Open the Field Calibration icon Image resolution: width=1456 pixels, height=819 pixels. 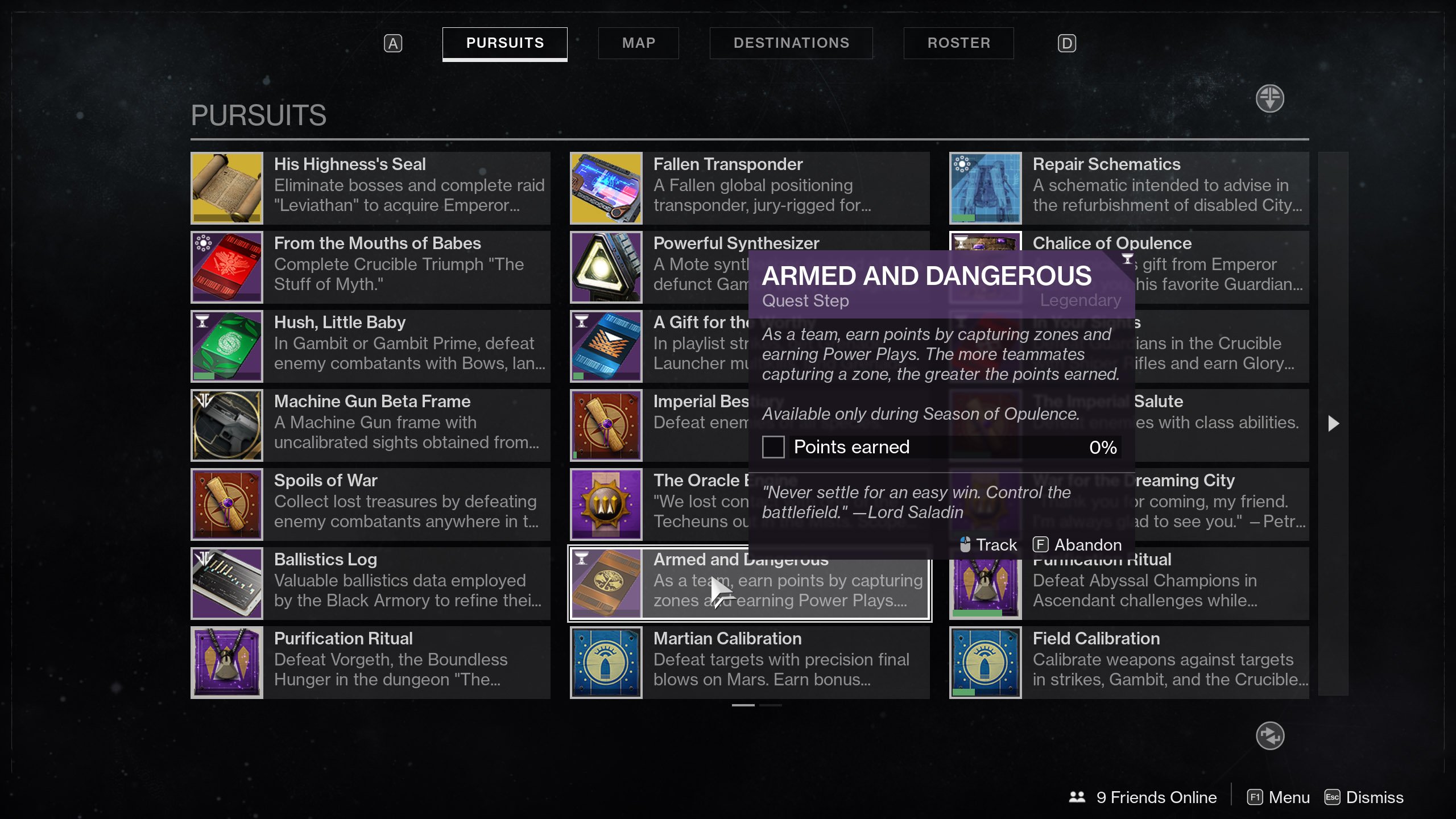point(985,662)
